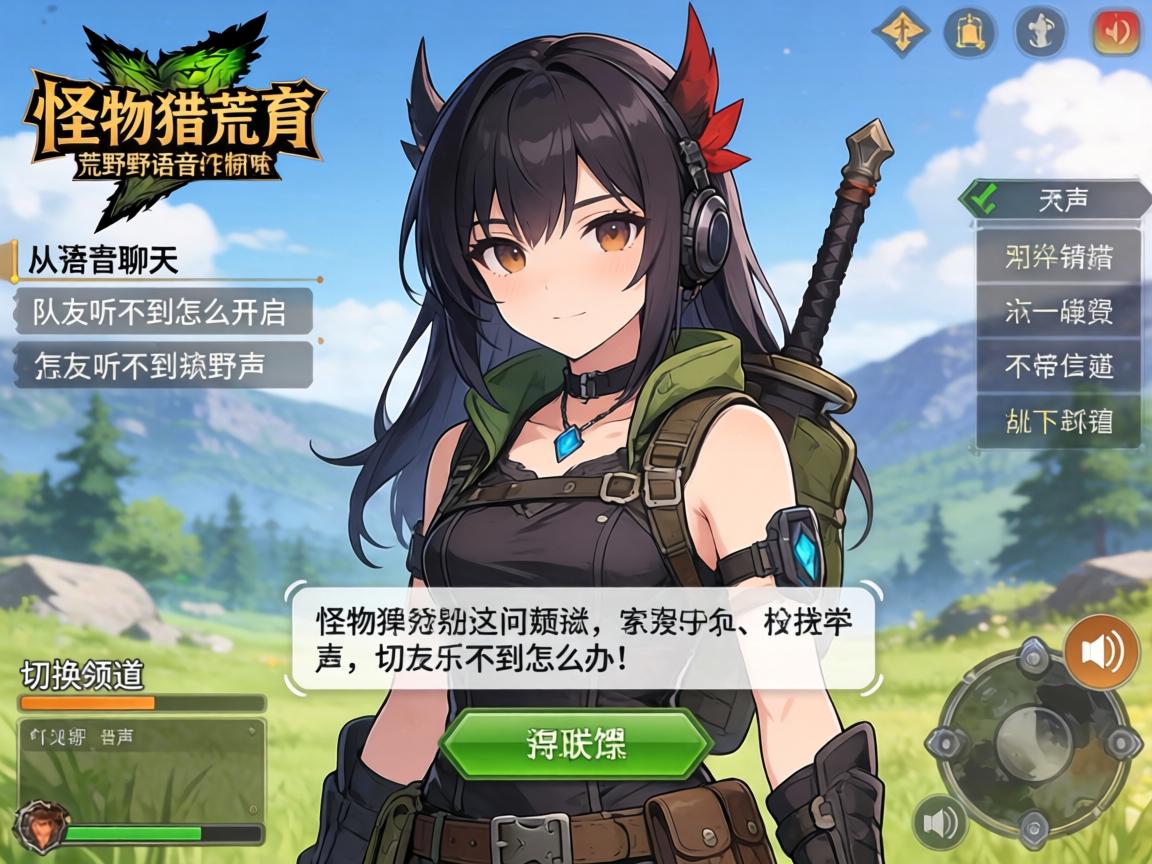Viewport: 1152px width, 864px height.
Task: Tap the small green speaker button
Action: pos(940,823)
